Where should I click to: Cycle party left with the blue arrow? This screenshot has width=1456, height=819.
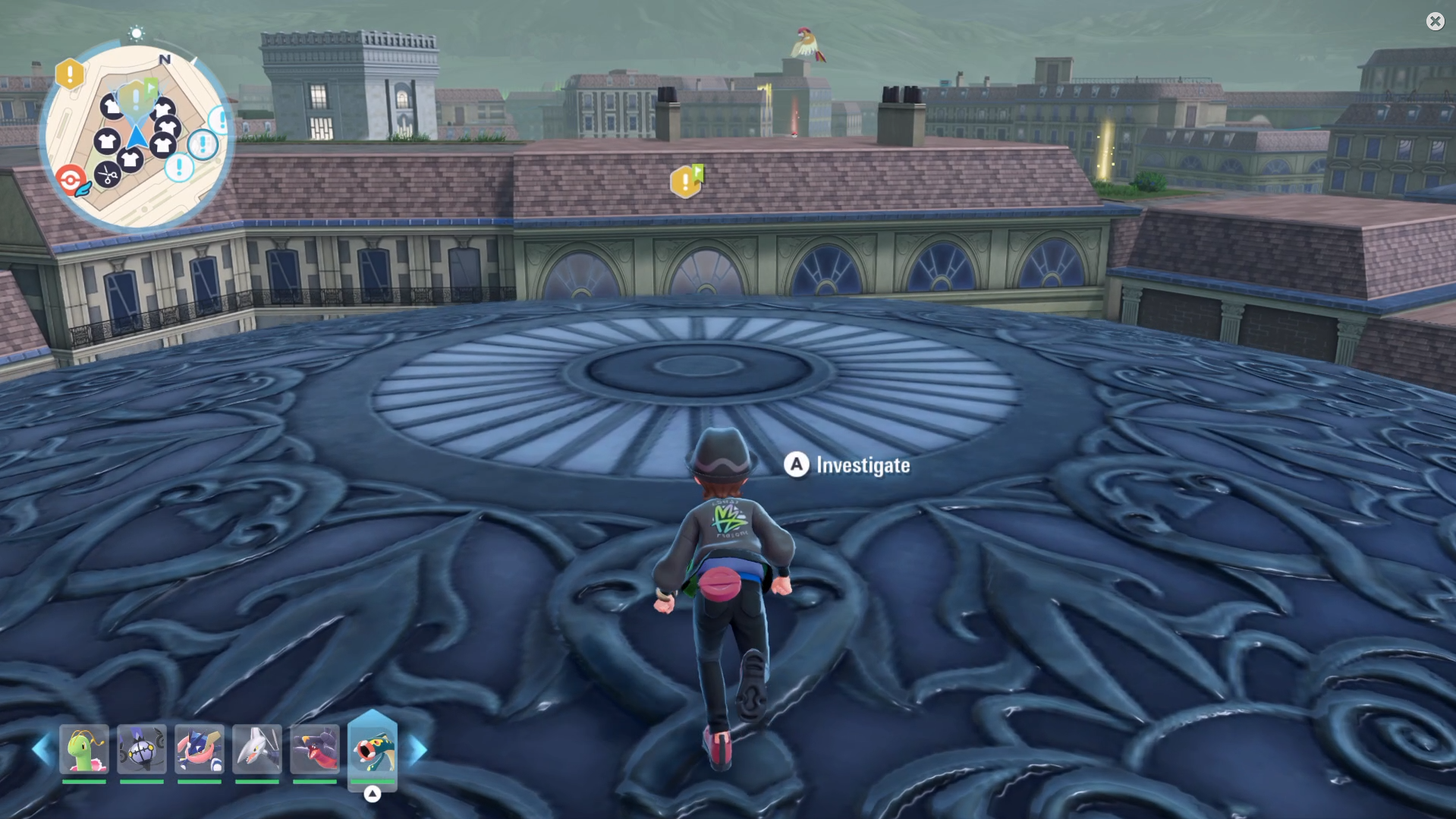(42, 750)
